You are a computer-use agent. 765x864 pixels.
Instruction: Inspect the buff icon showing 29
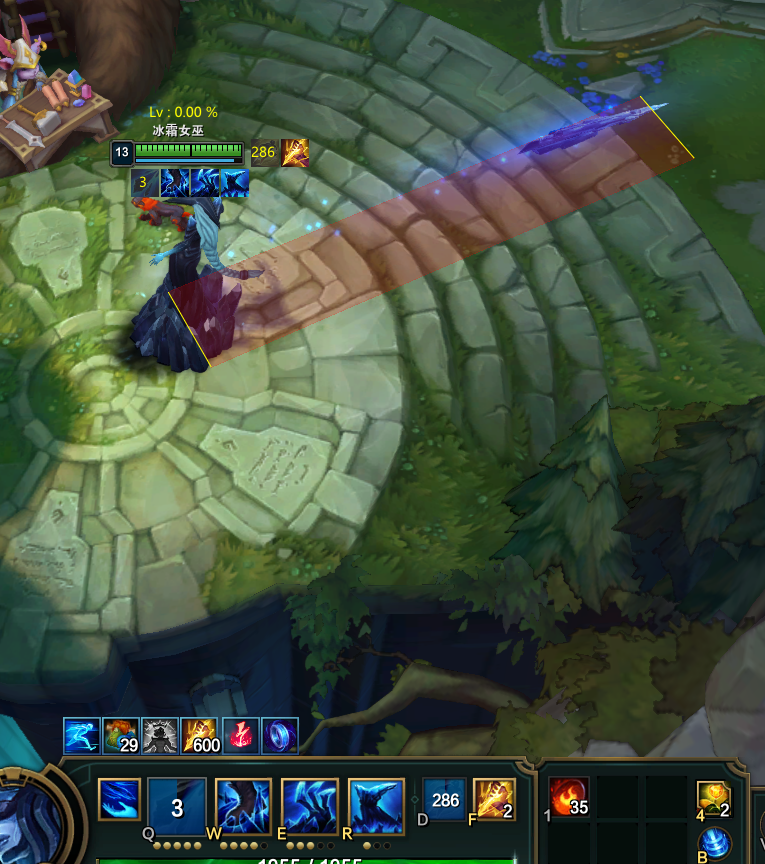click(121, 735)
